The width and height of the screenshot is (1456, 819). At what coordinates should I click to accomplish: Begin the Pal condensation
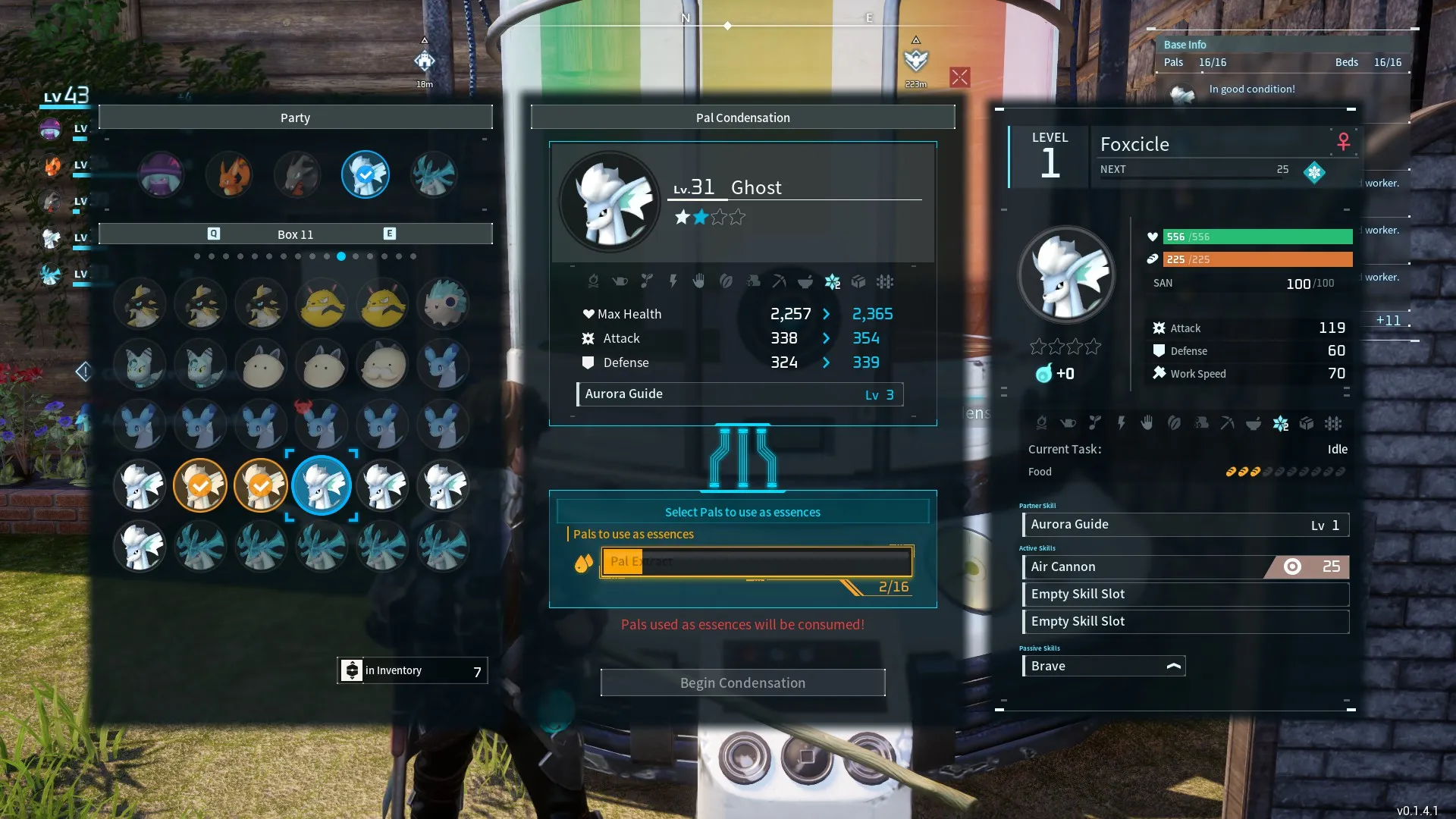pyautogui.click(x=742, y=682)
